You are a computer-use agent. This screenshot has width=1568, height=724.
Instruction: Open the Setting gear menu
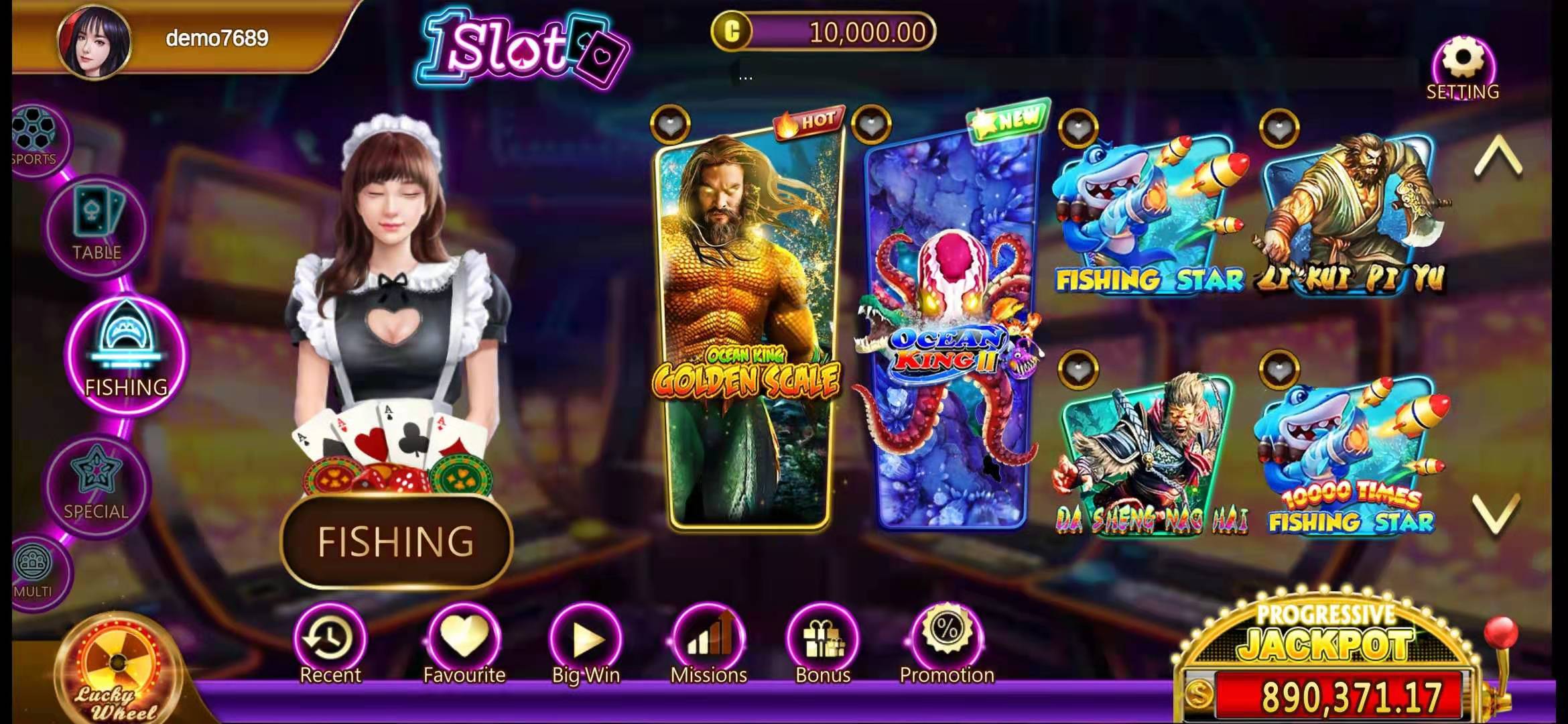coord(1463,67)
